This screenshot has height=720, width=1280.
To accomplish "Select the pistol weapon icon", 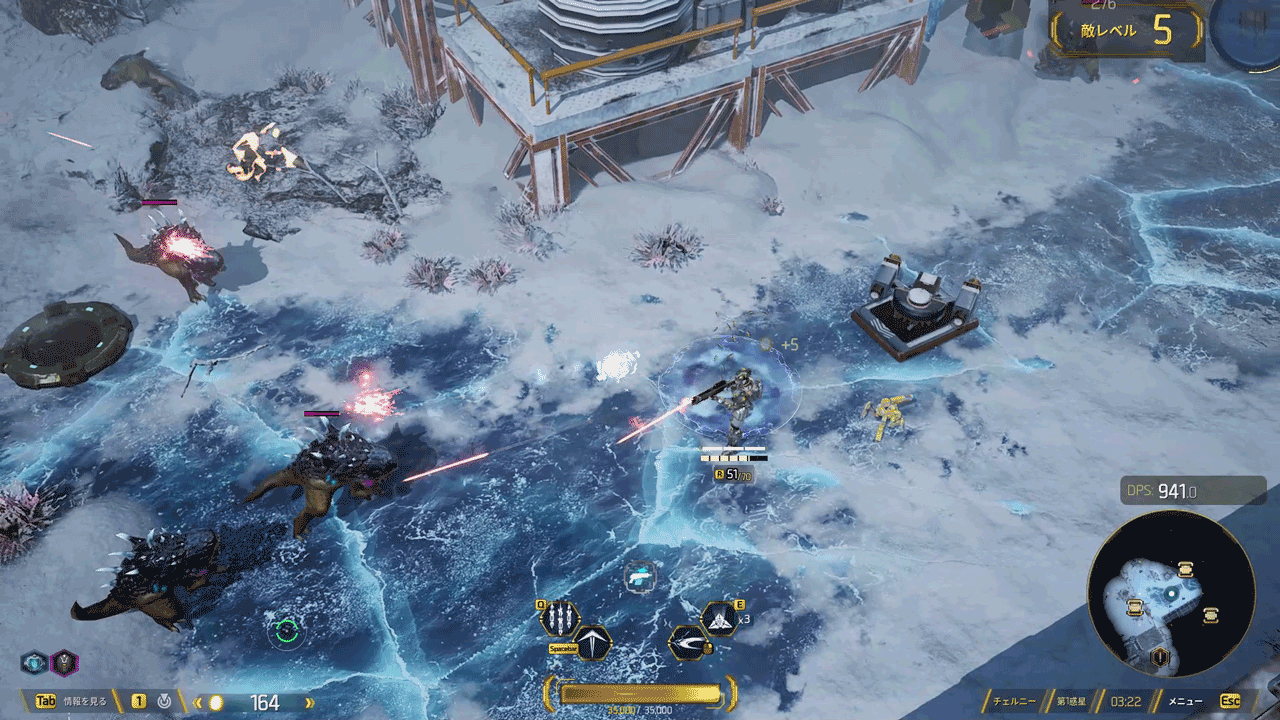I will point(640,576).
